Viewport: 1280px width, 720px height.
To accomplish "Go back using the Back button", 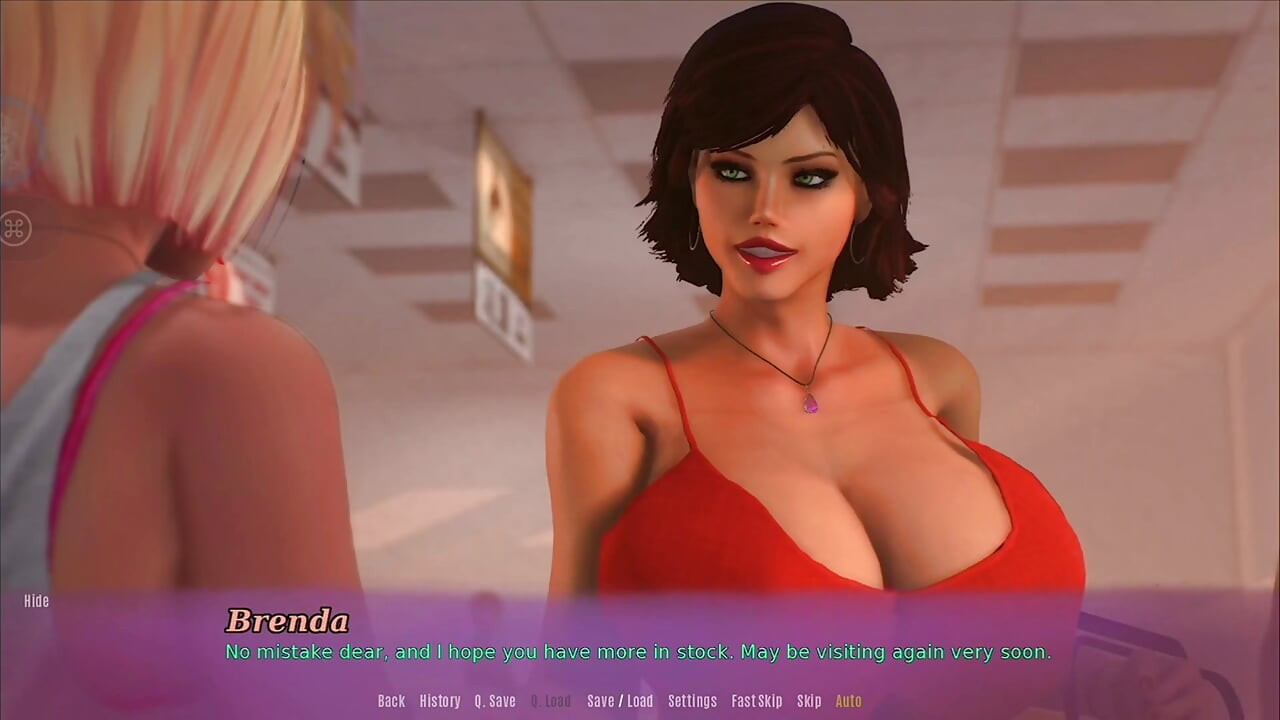I will [x=391, y=701].
